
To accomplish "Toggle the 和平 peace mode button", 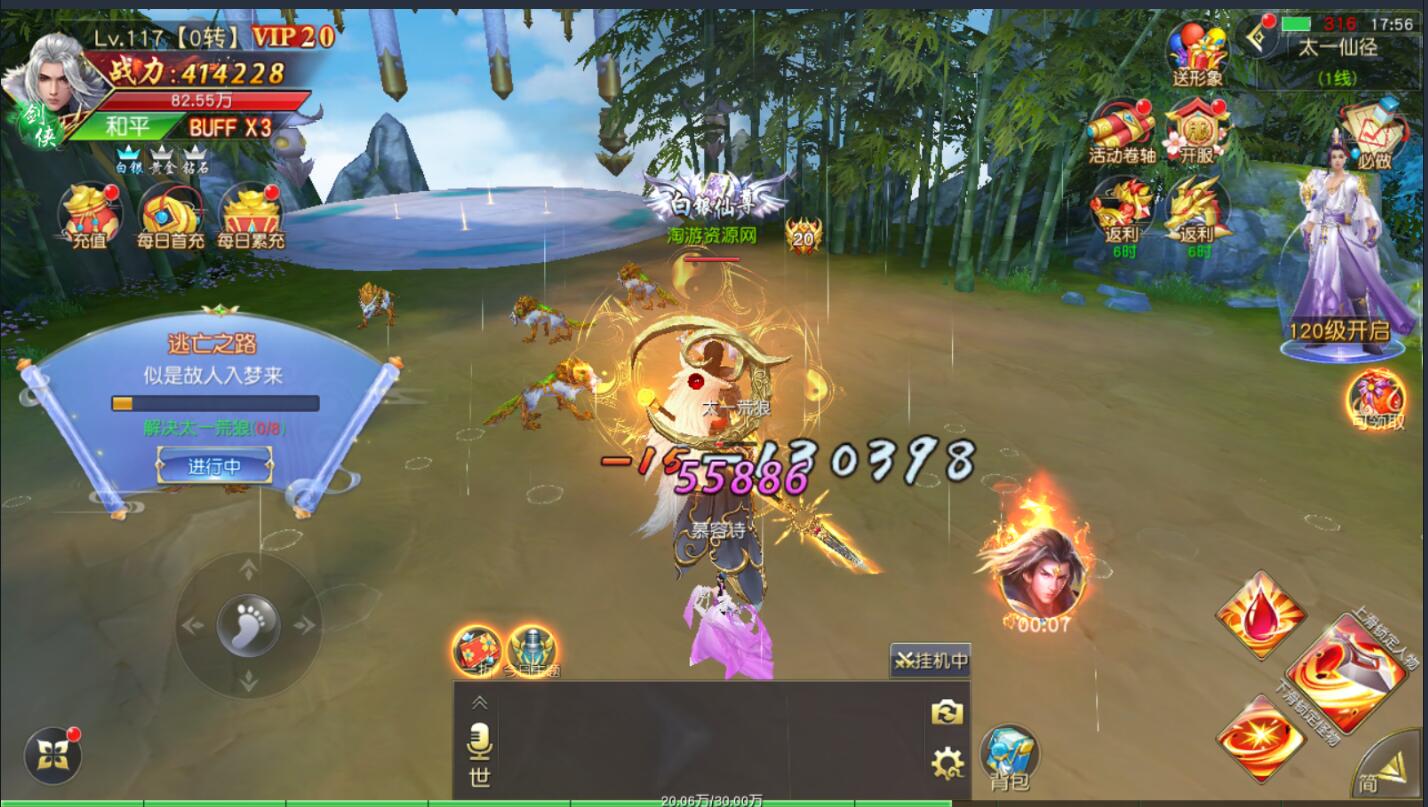I will coord(127,127).
